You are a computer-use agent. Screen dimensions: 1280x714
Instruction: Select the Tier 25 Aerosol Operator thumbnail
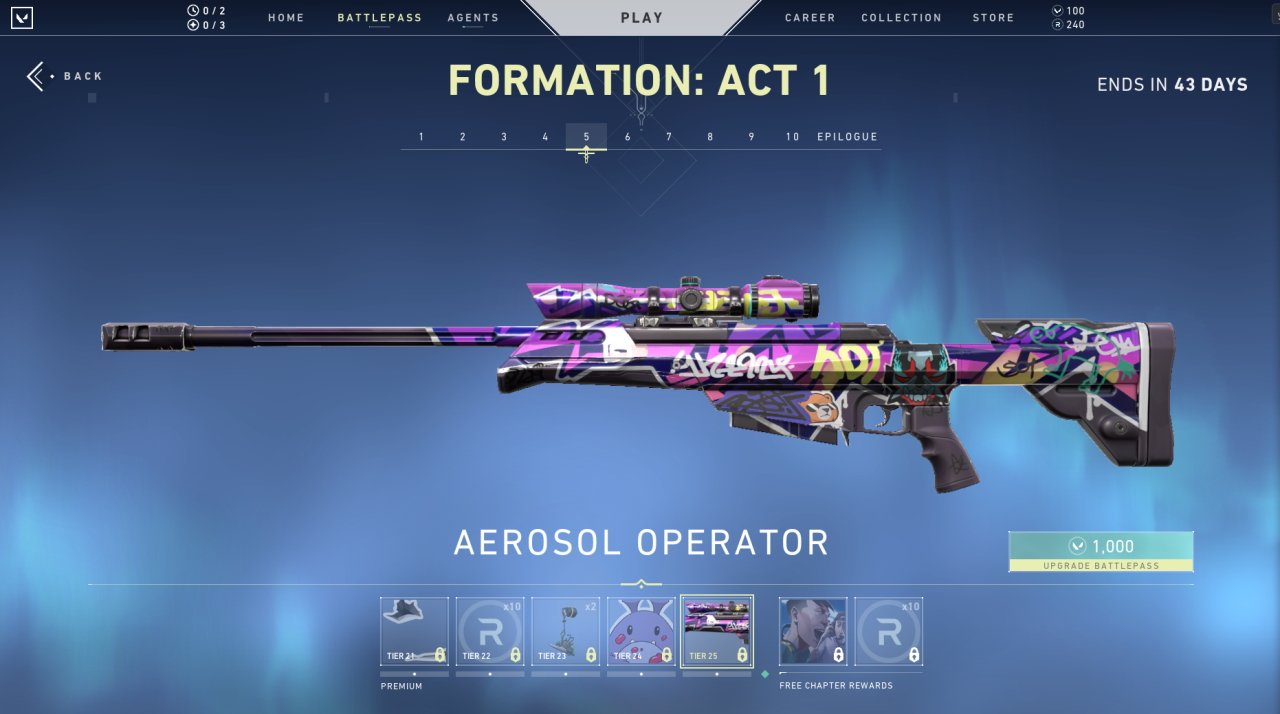[717, 631]
